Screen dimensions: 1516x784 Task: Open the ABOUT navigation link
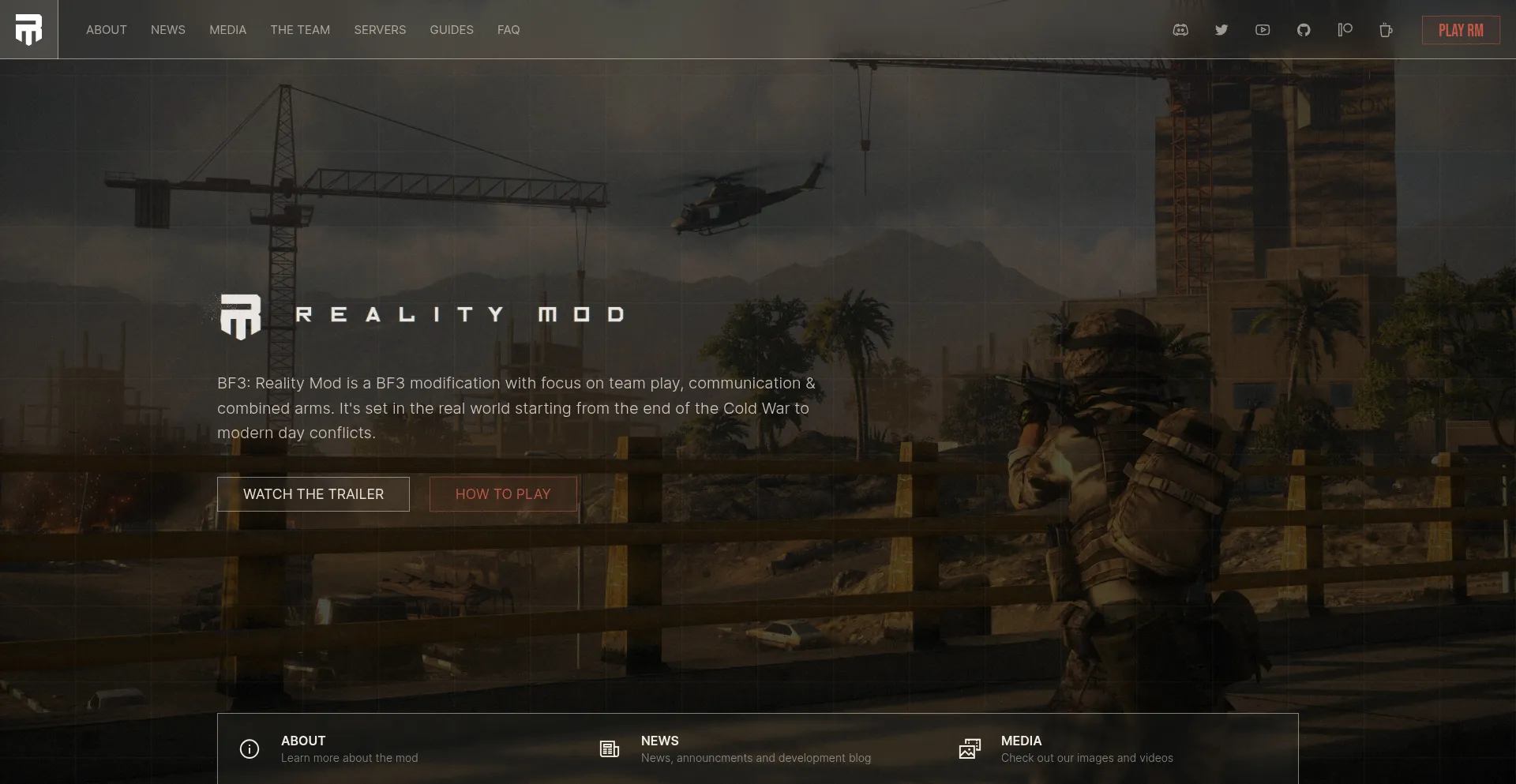coord(106,30)
